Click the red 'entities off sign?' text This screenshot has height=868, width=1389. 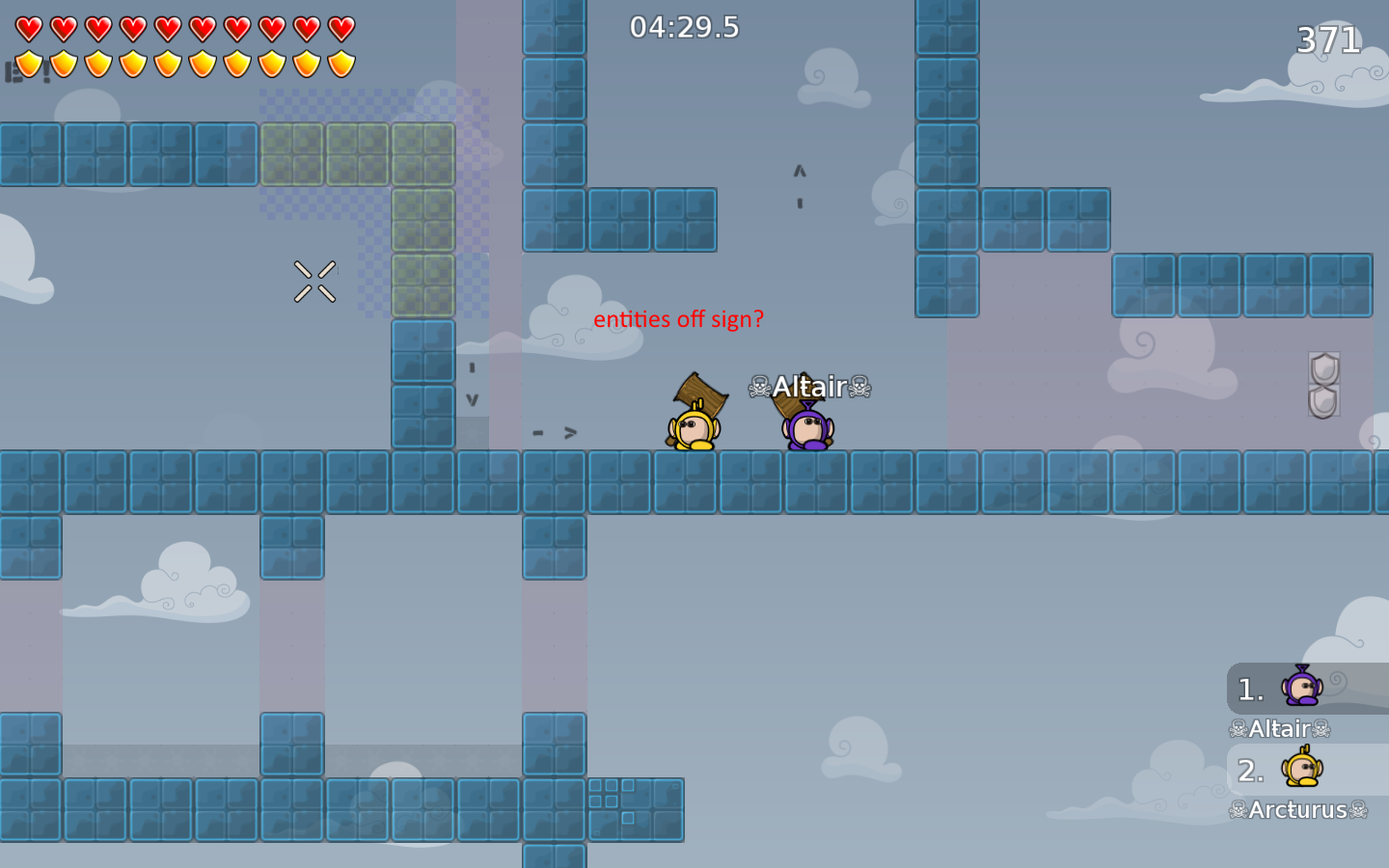pos(678,319)
